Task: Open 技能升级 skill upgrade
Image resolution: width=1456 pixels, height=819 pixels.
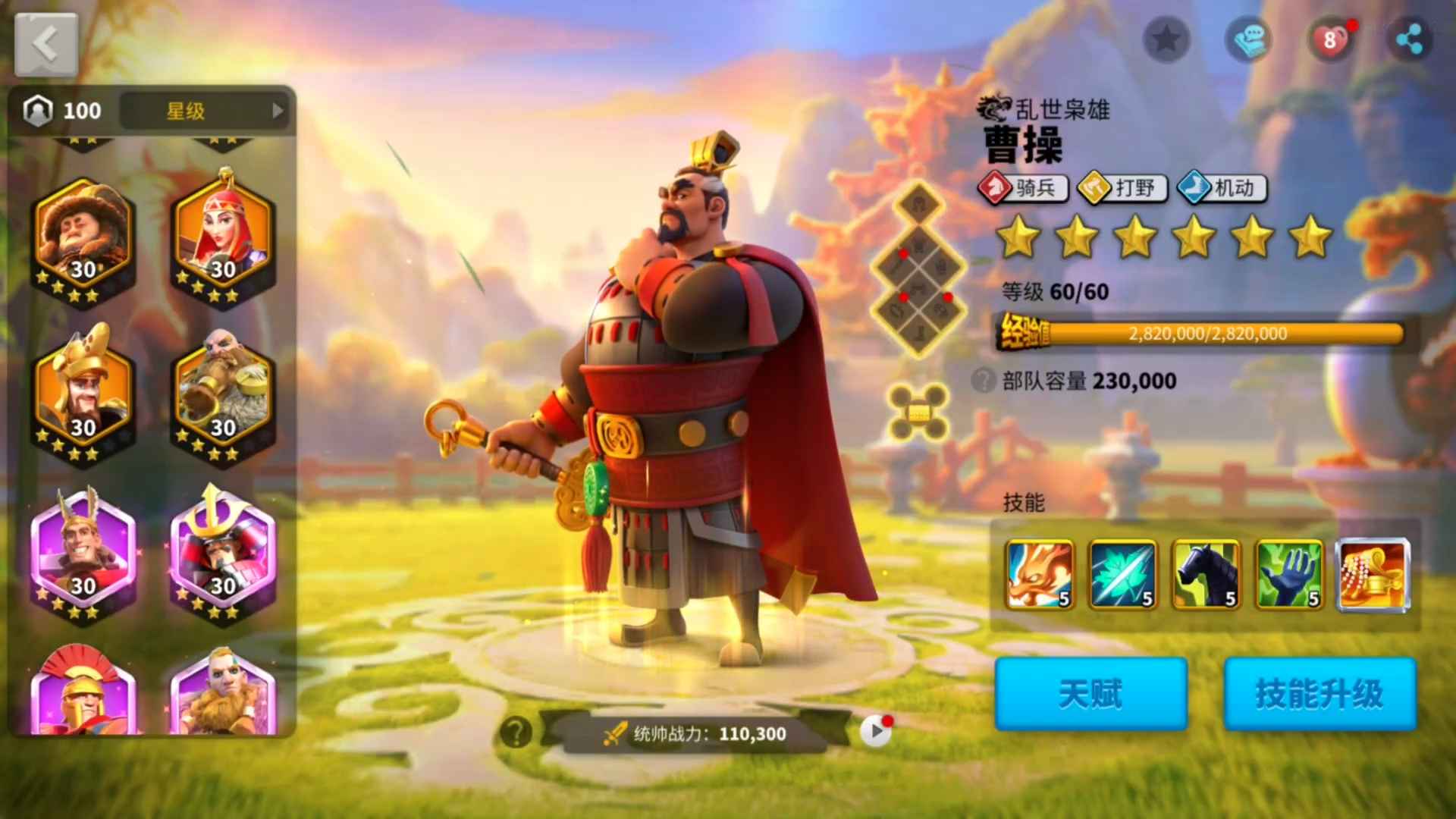Action: point(1319,694)
